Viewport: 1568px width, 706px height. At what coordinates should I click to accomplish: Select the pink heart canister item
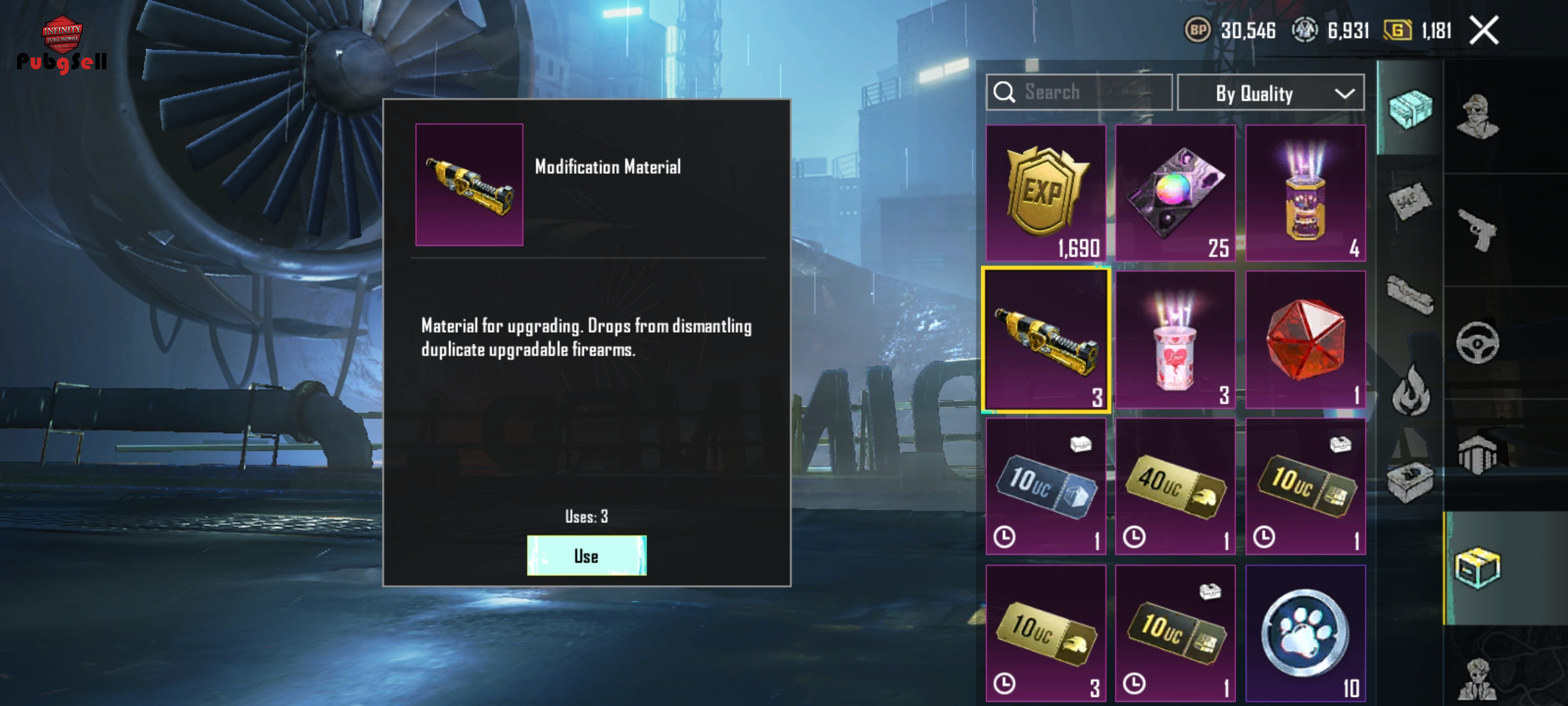click(1175, 340)
